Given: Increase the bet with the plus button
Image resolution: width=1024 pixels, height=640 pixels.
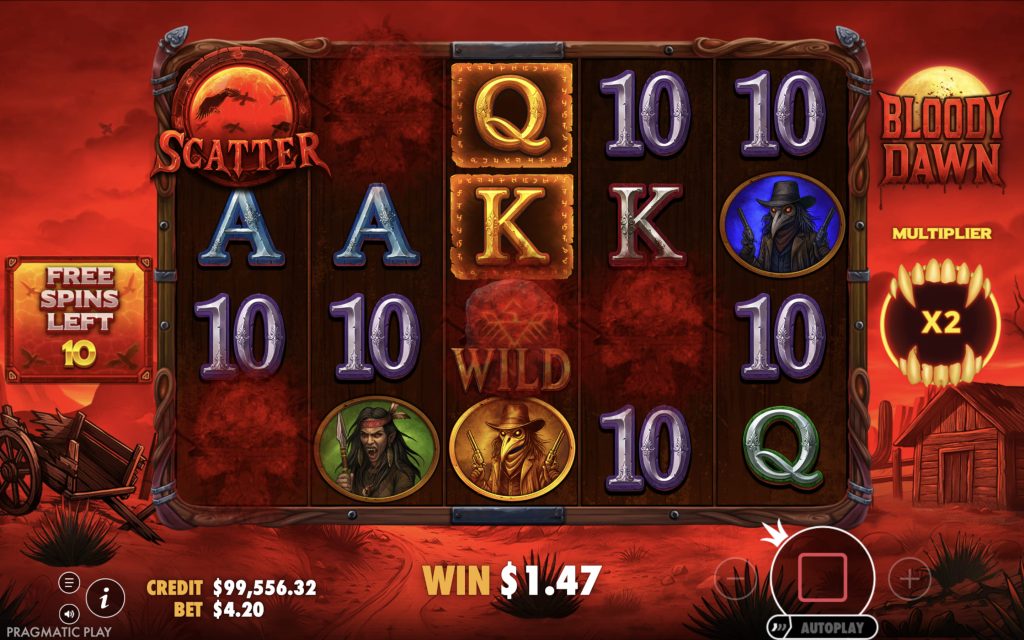Looking at the screenshot, I should tap(909, 577).
